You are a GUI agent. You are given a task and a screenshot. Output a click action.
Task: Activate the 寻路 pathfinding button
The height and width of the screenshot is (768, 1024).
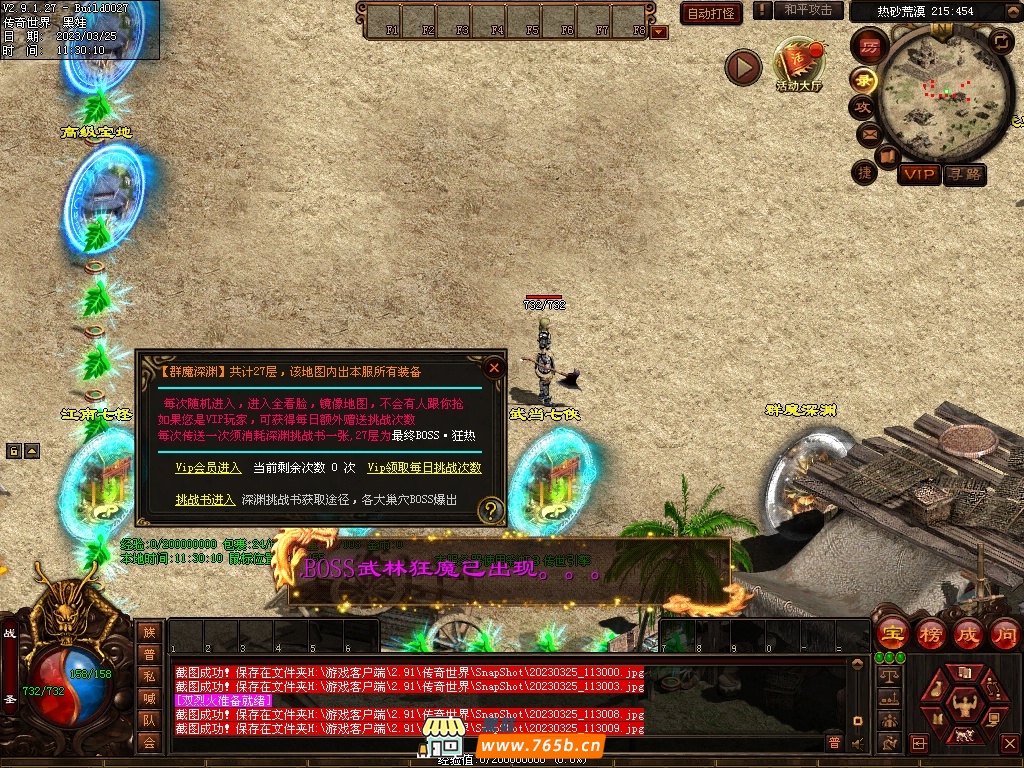pyautogui.click(x=964, y=174)
